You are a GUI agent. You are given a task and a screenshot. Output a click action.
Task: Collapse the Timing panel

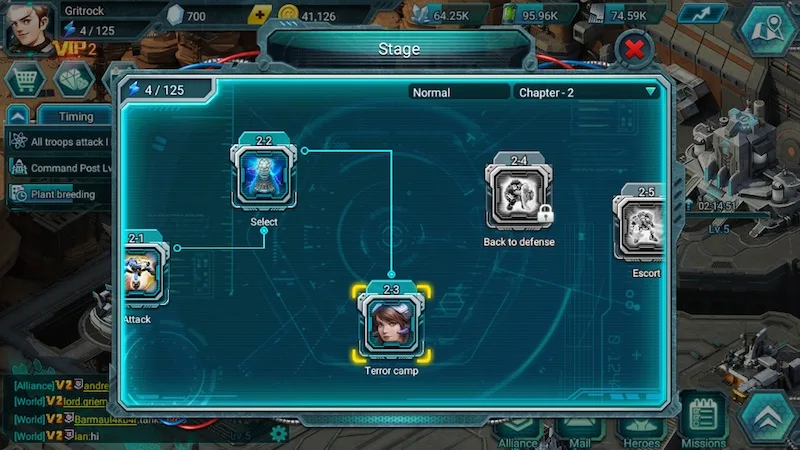pyautogui.click(x=17, y=117)
